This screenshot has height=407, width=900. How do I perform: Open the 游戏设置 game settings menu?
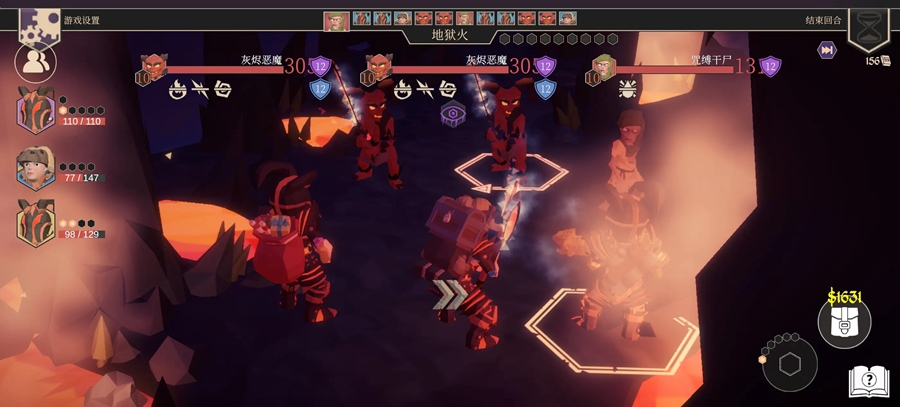40,20
